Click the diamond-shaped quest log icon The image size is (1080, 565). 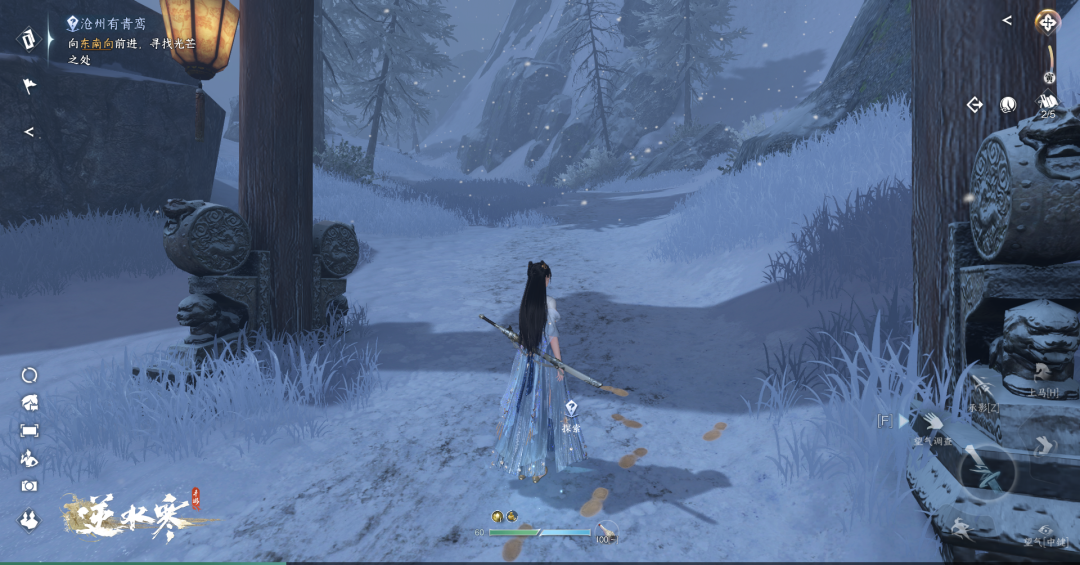(x=28, y=38)
